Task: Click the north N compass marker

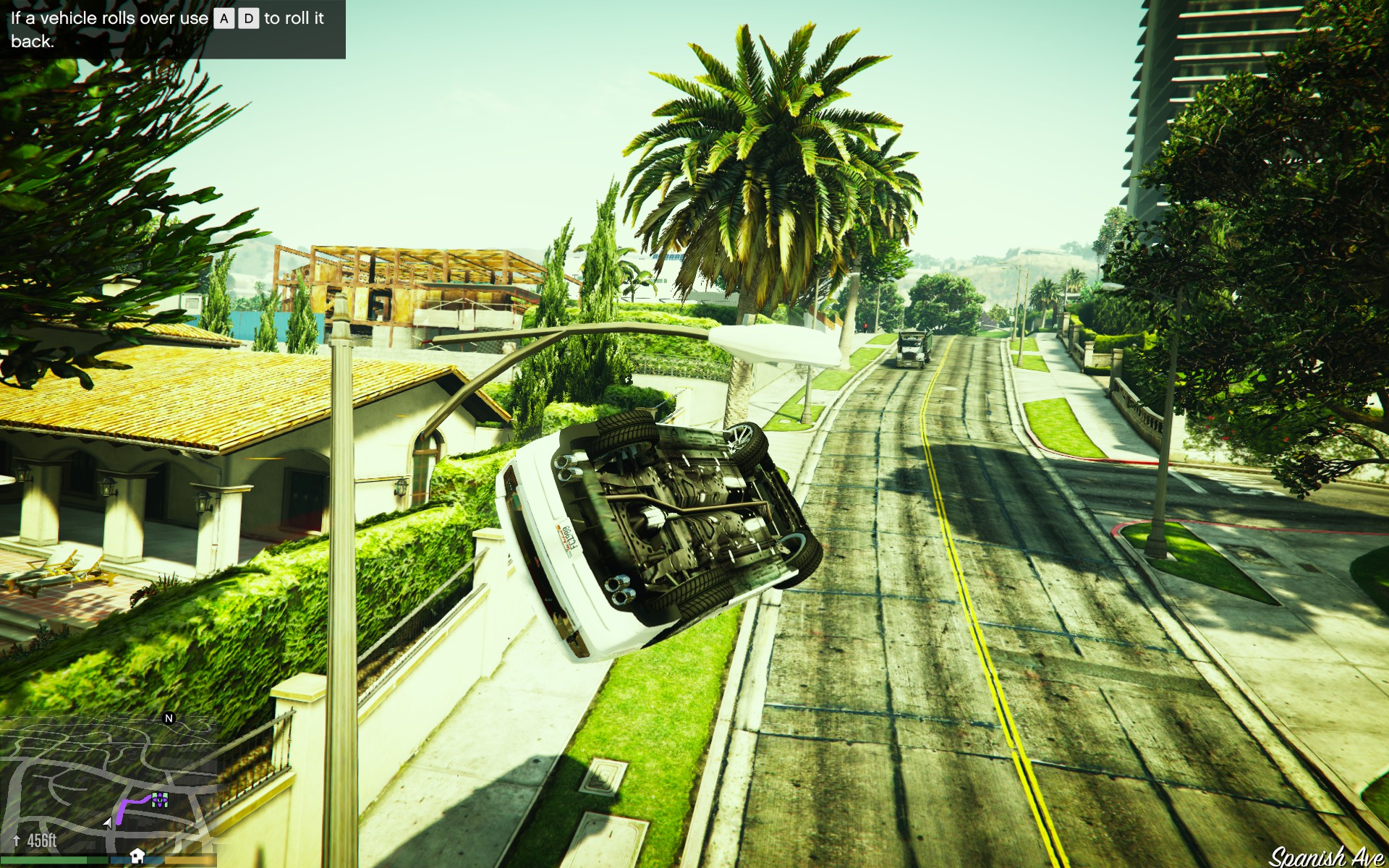Action: [169, 718]
